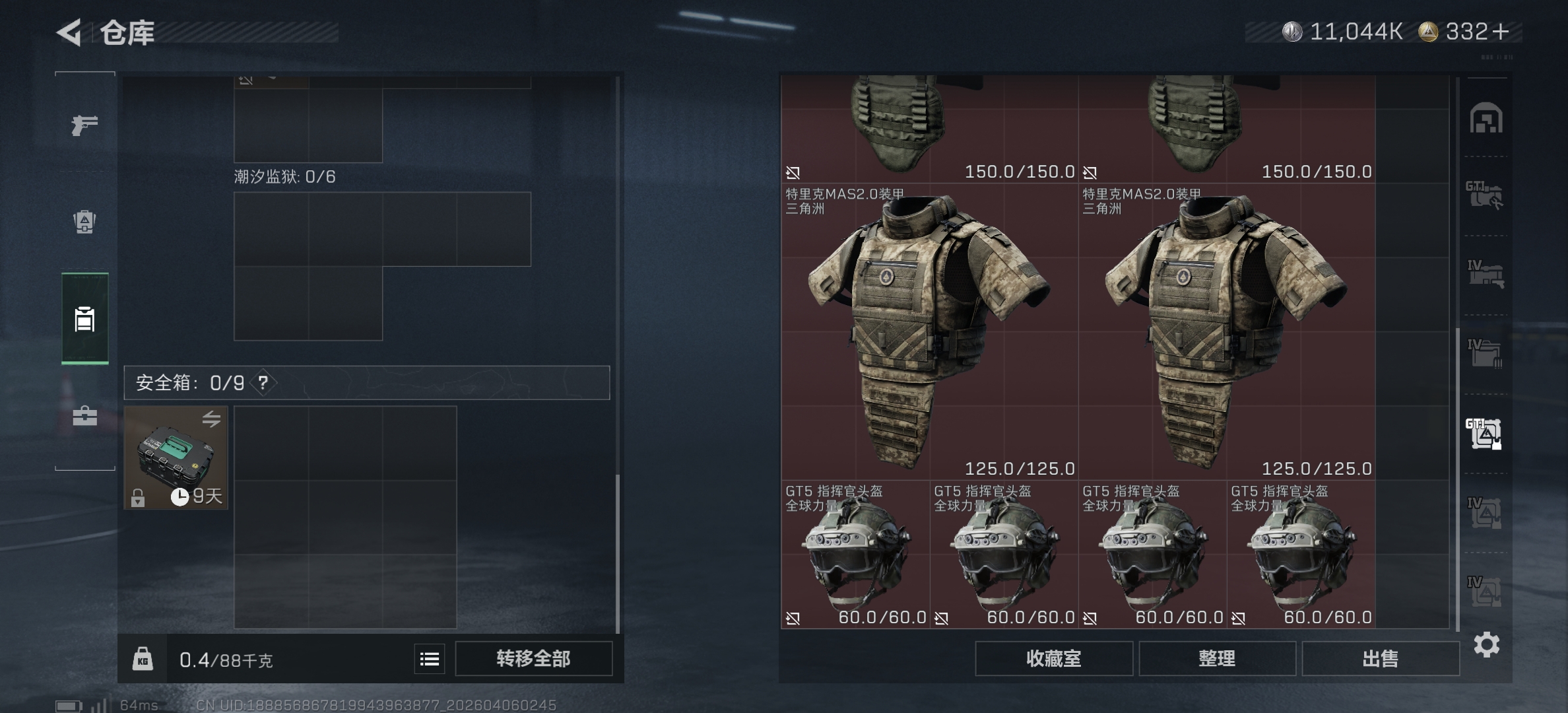
Task: Click the KG weight bag icon
Action: [143, 658]
